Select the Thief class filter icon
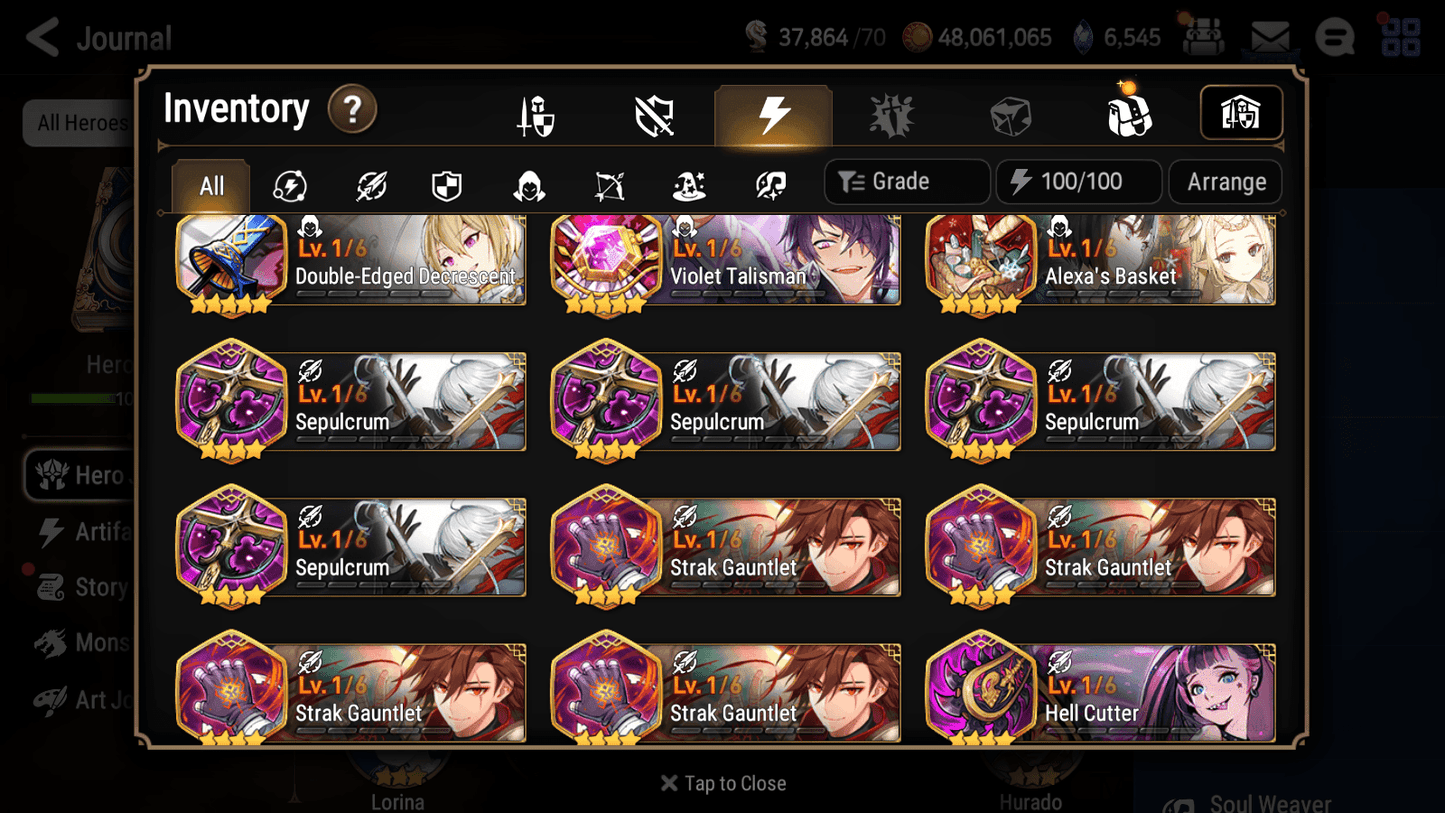1445x813 pixels. (x=527, y=184)
